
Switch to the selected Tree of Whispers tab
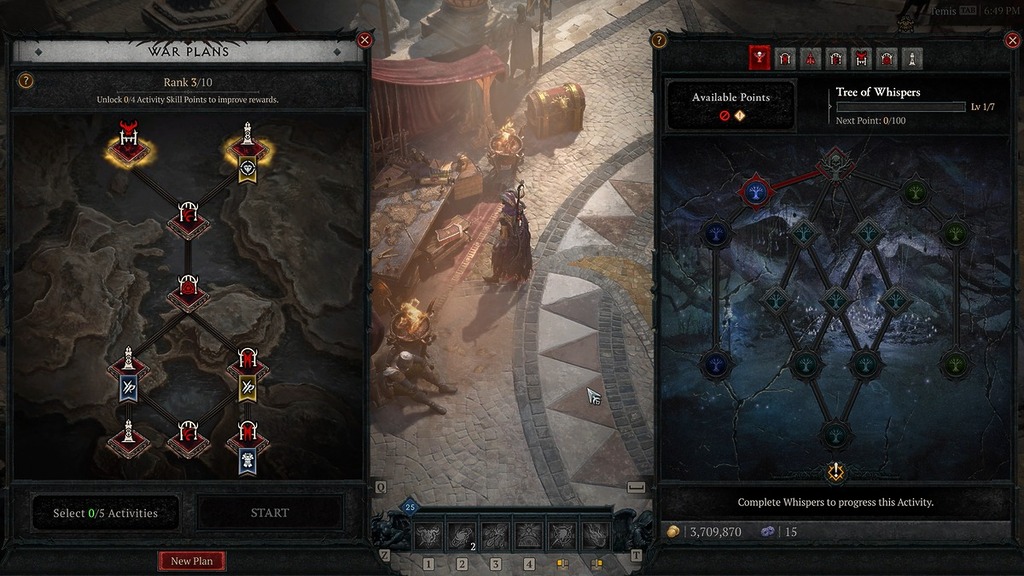pos(760,58)
